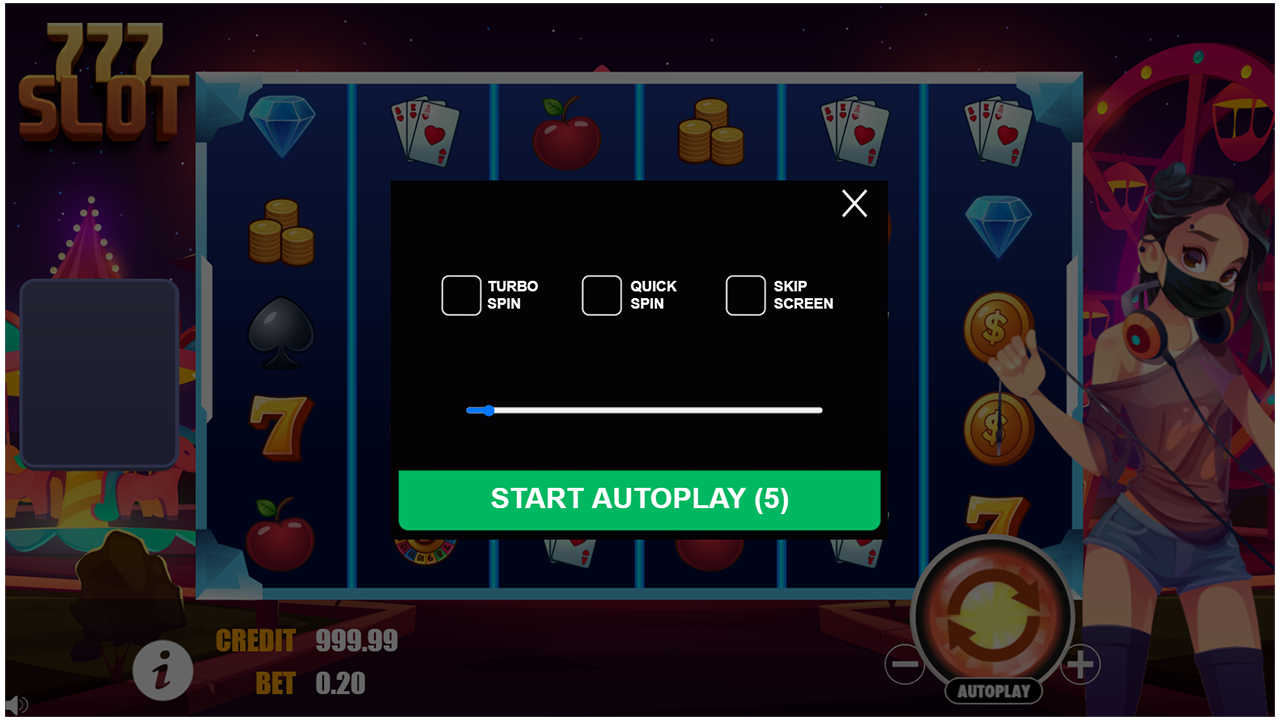
Task: Open the Autoplay settings
Action: [x=992, y=690]
